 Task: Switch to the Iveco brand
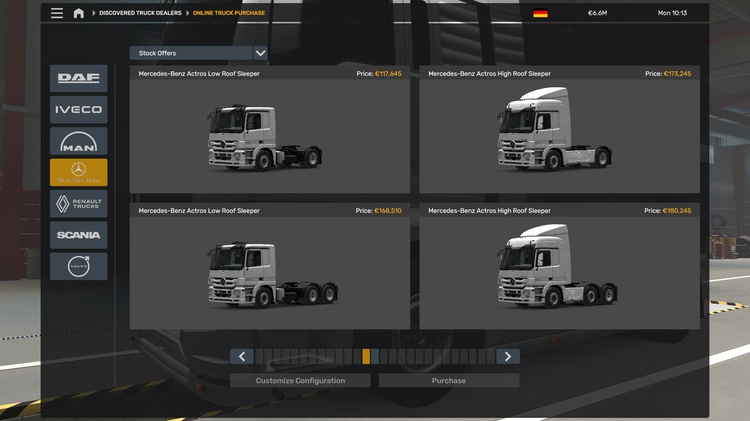tap(78, 110)
